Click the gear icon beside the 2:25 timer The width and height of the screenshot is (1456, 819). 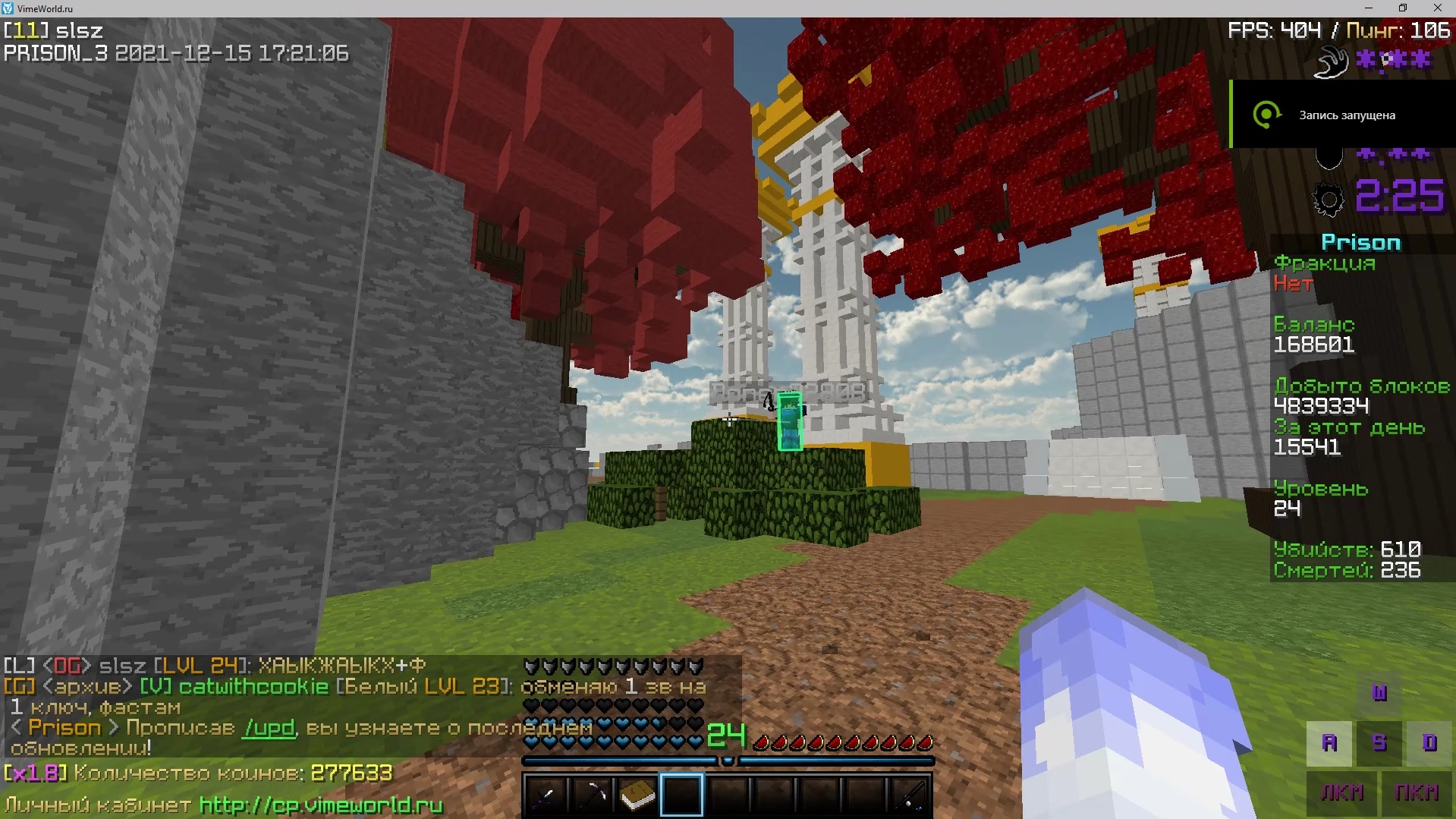[1327, 200]
